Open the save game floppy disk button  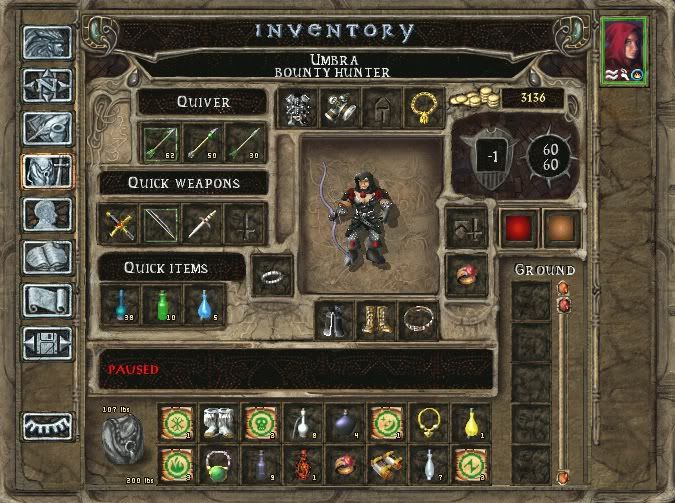48,343
